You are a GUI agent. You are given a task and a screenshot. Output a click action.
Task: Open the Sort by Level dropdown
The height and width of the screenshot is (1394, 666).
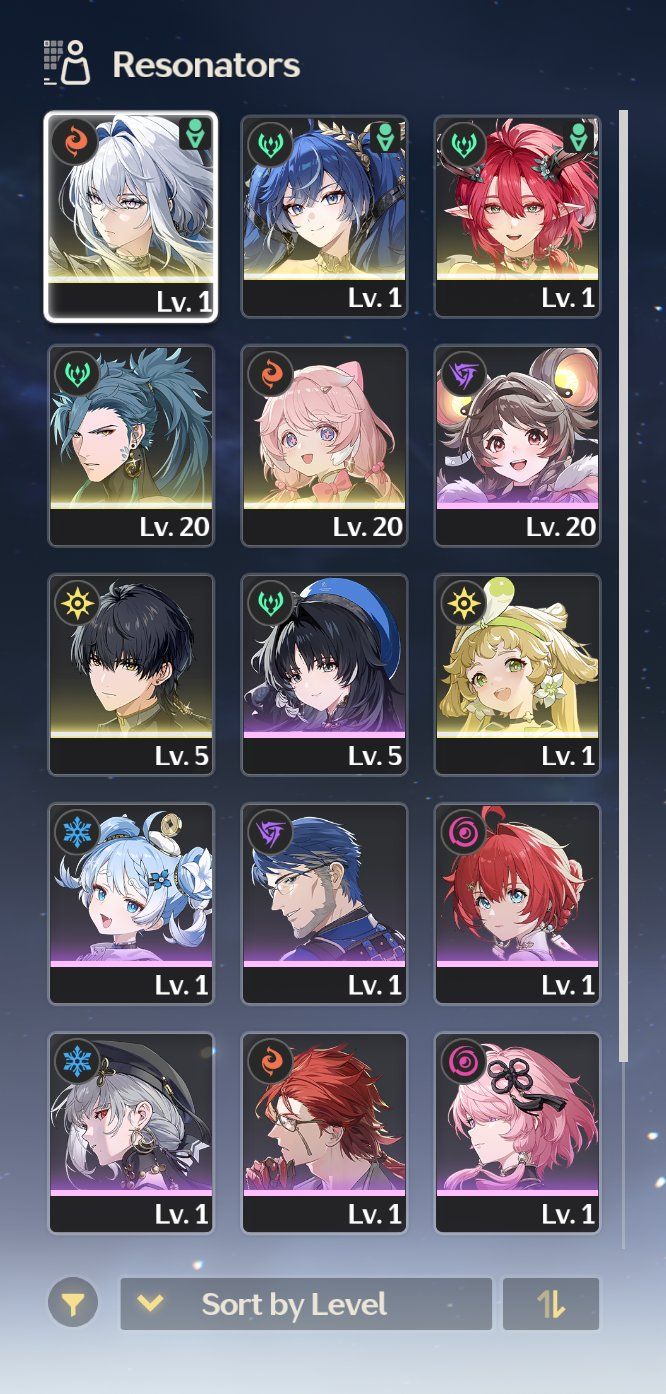306,1304
